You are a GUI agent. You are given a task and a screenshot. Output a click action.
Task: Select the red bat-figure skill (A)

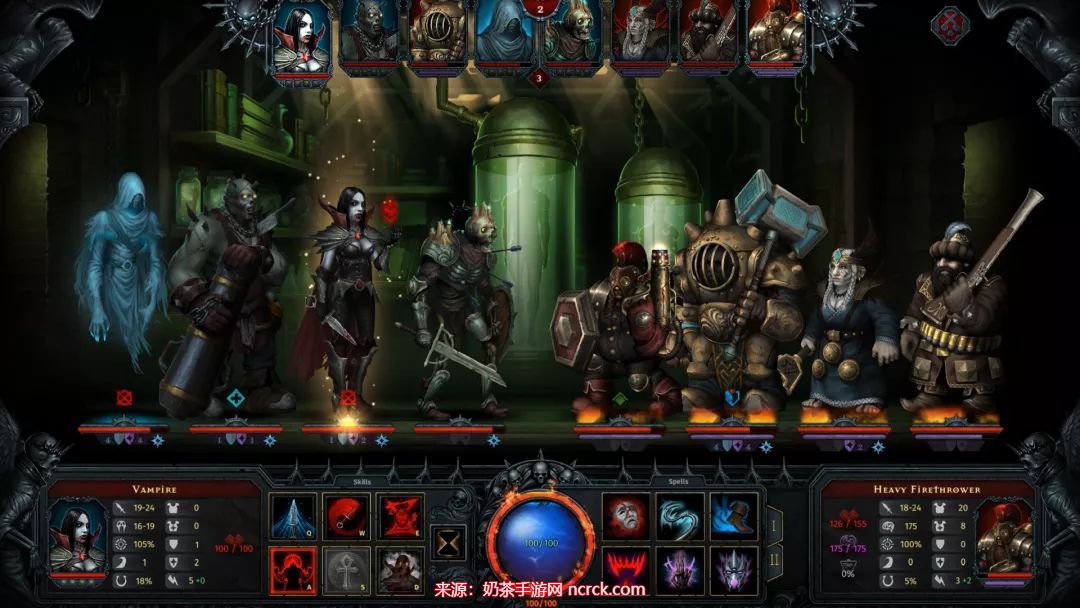point(293,569)
